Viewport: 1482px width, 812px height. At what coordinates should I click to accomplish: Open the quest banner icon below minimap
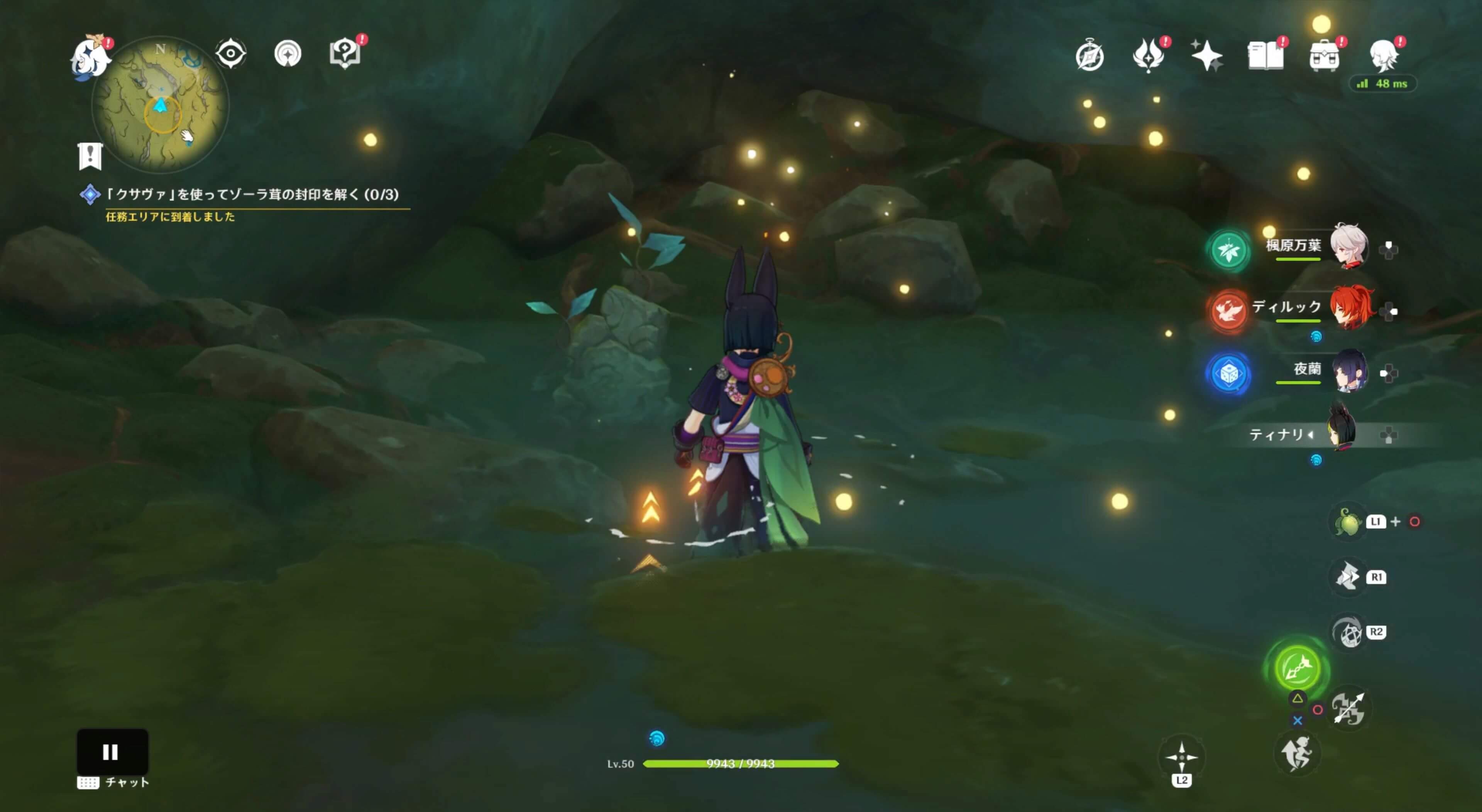pos(90,156)
